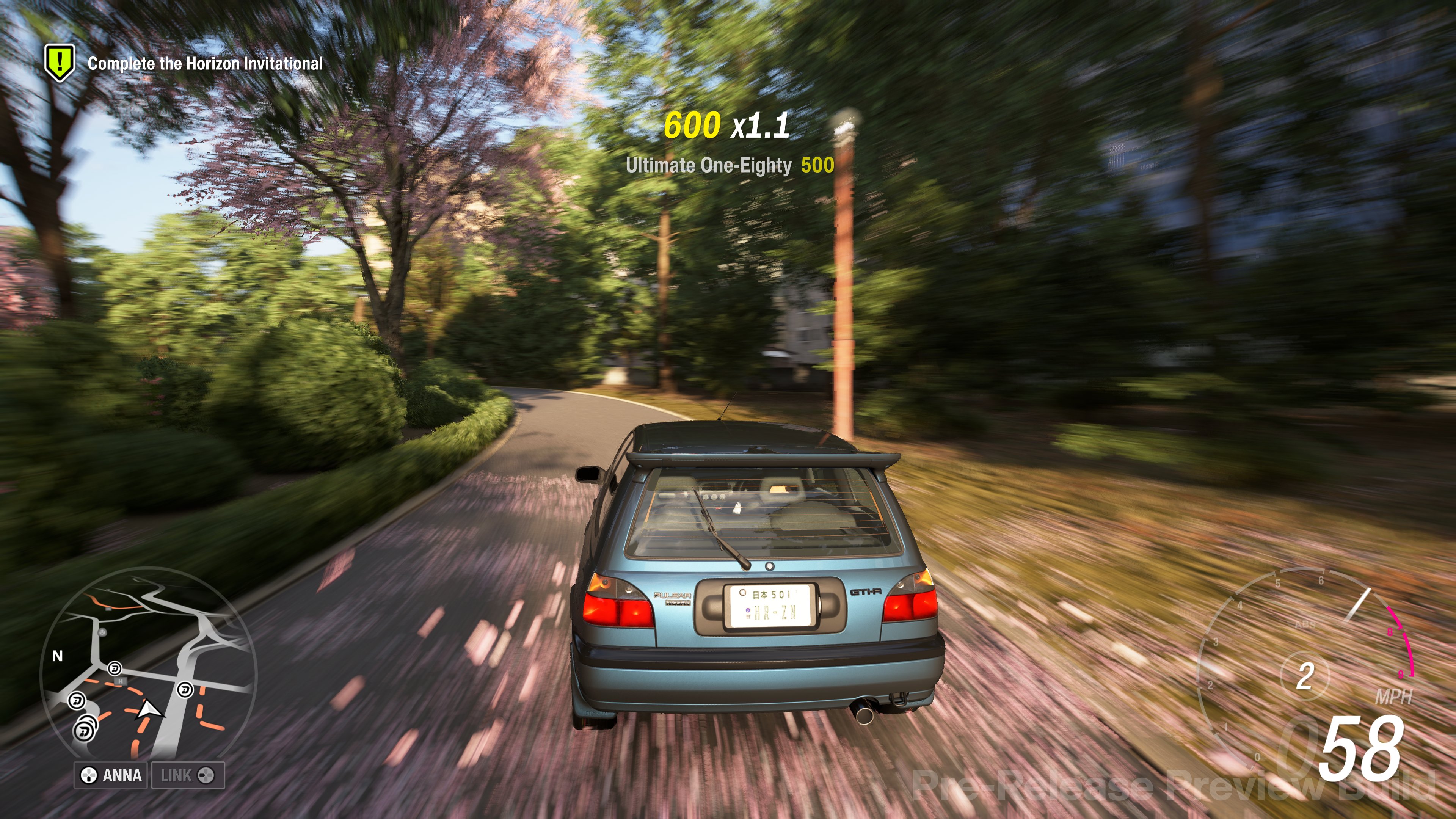The height and width of the screenshot is (819, 1456).
Task: Activate the ANNA assistant button
Action: tap(111, 775)
